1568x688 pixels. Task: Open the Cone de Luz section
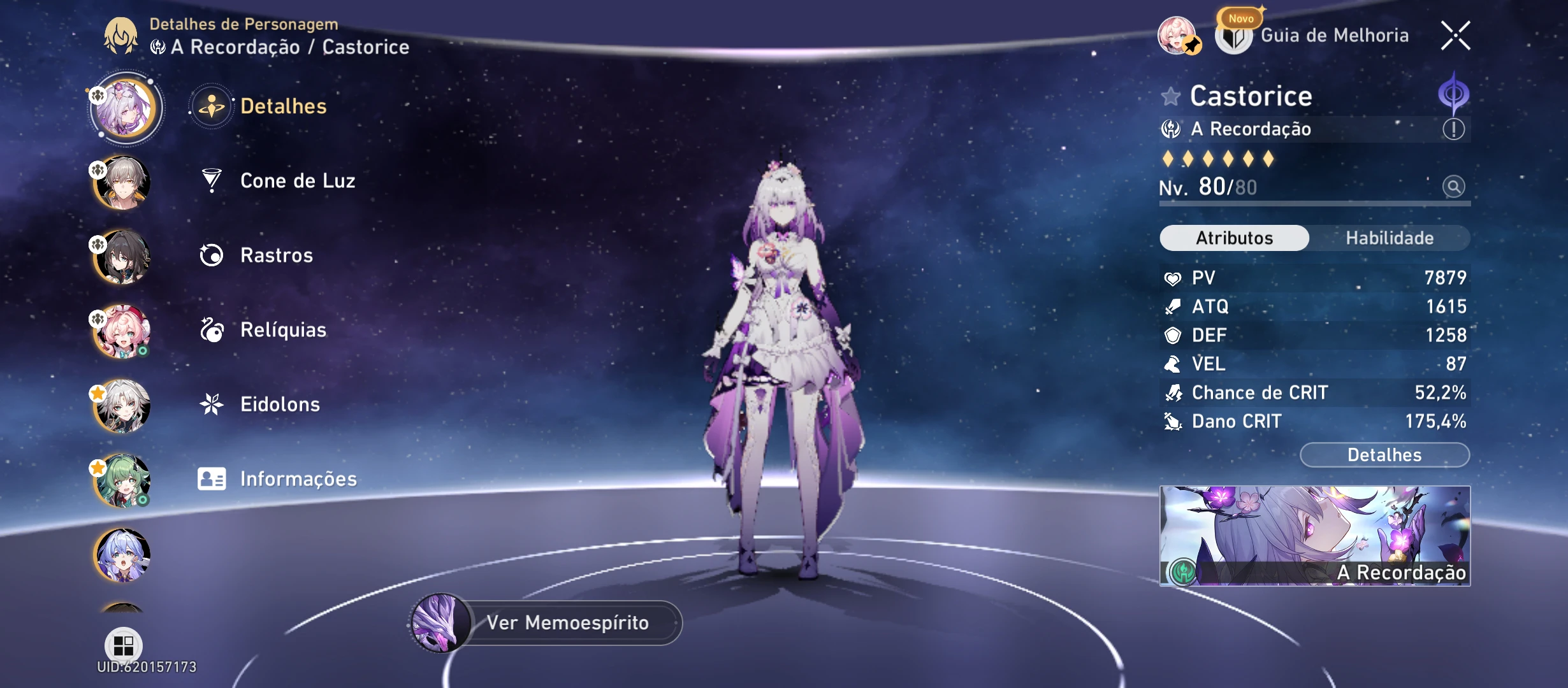click(298, 181)
